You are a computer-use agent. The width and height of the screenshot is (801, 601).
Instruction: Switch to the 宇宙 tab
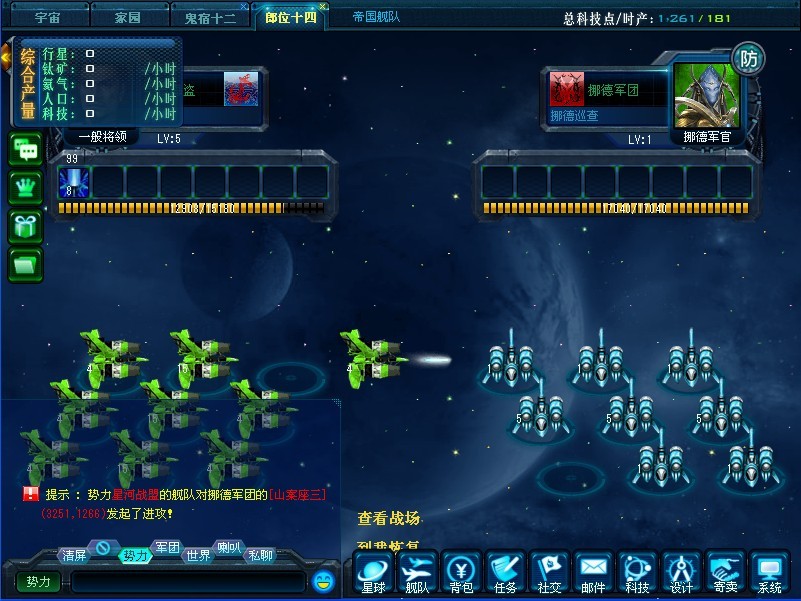pyautogui.click(x=47, y=18)
